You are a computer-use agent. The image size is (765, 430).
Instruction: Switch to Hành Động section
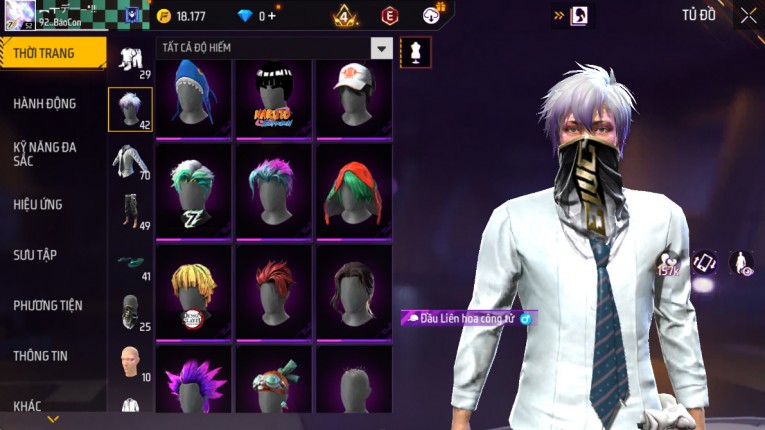point(45,103)
